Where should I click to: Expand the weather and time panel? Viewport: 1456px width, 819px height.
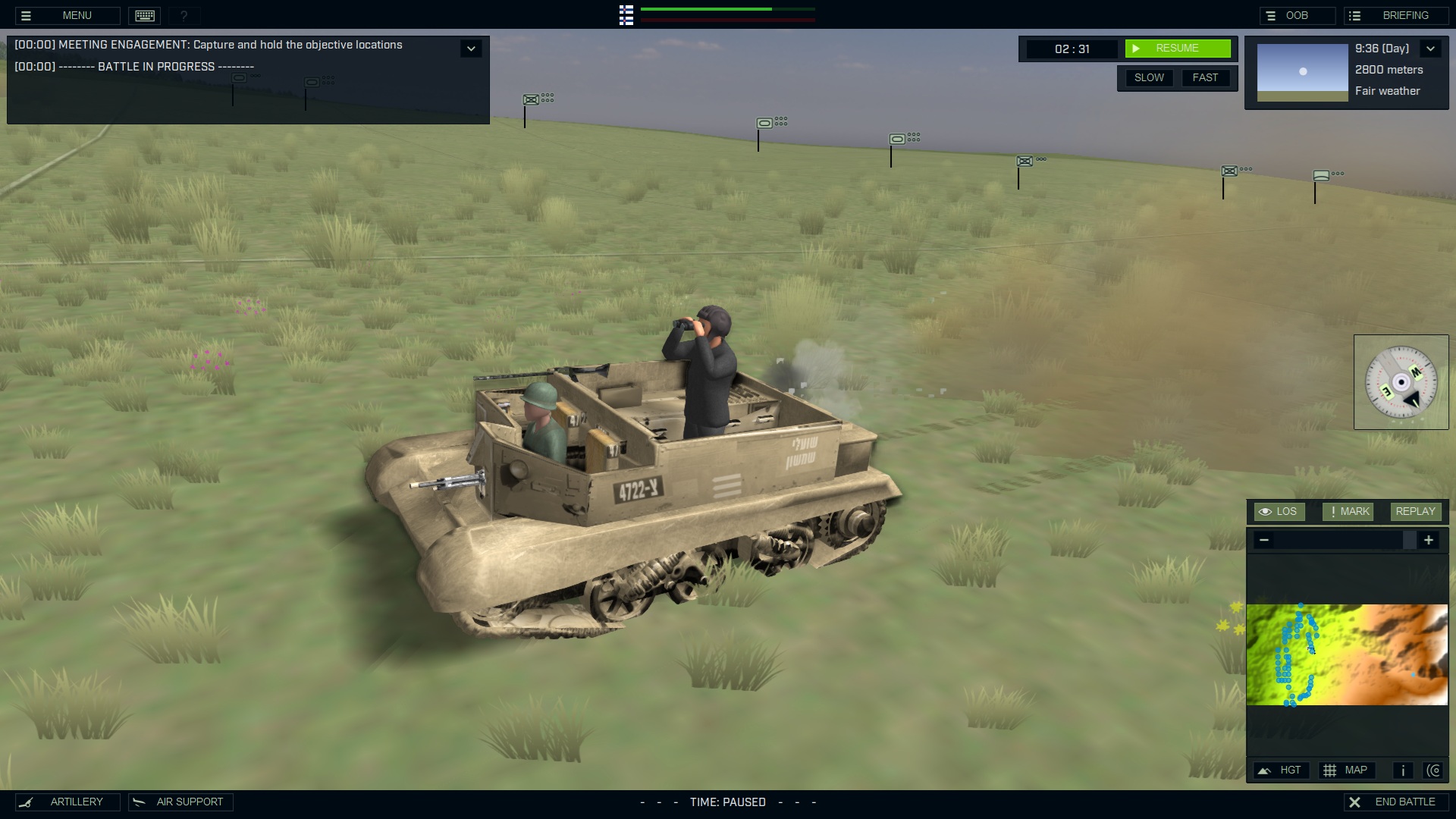click(1432, 49)
